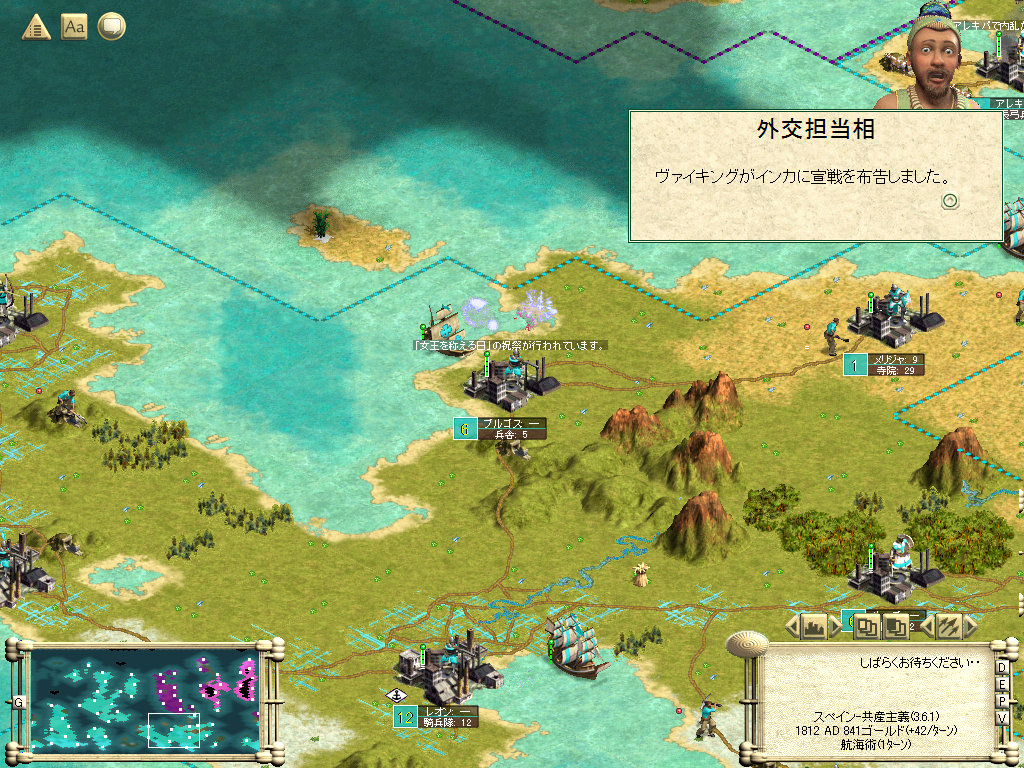Click the "E" button on the info box
Screen dimensions: 1024x768
pos(1002,685)
